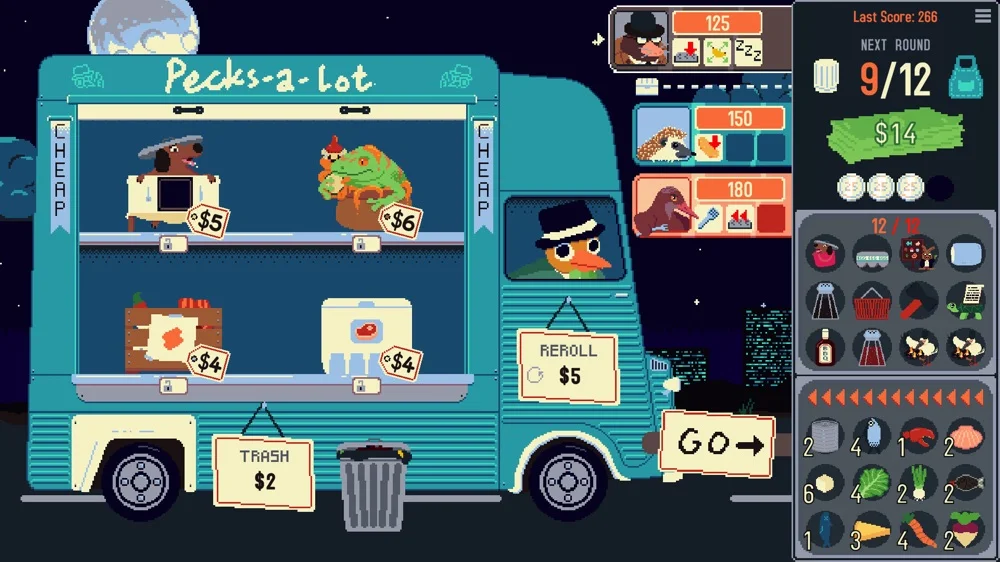Buy the $6 iguana shop item
This screenshot has width=1000, height=562.
(x=356, y=183)
